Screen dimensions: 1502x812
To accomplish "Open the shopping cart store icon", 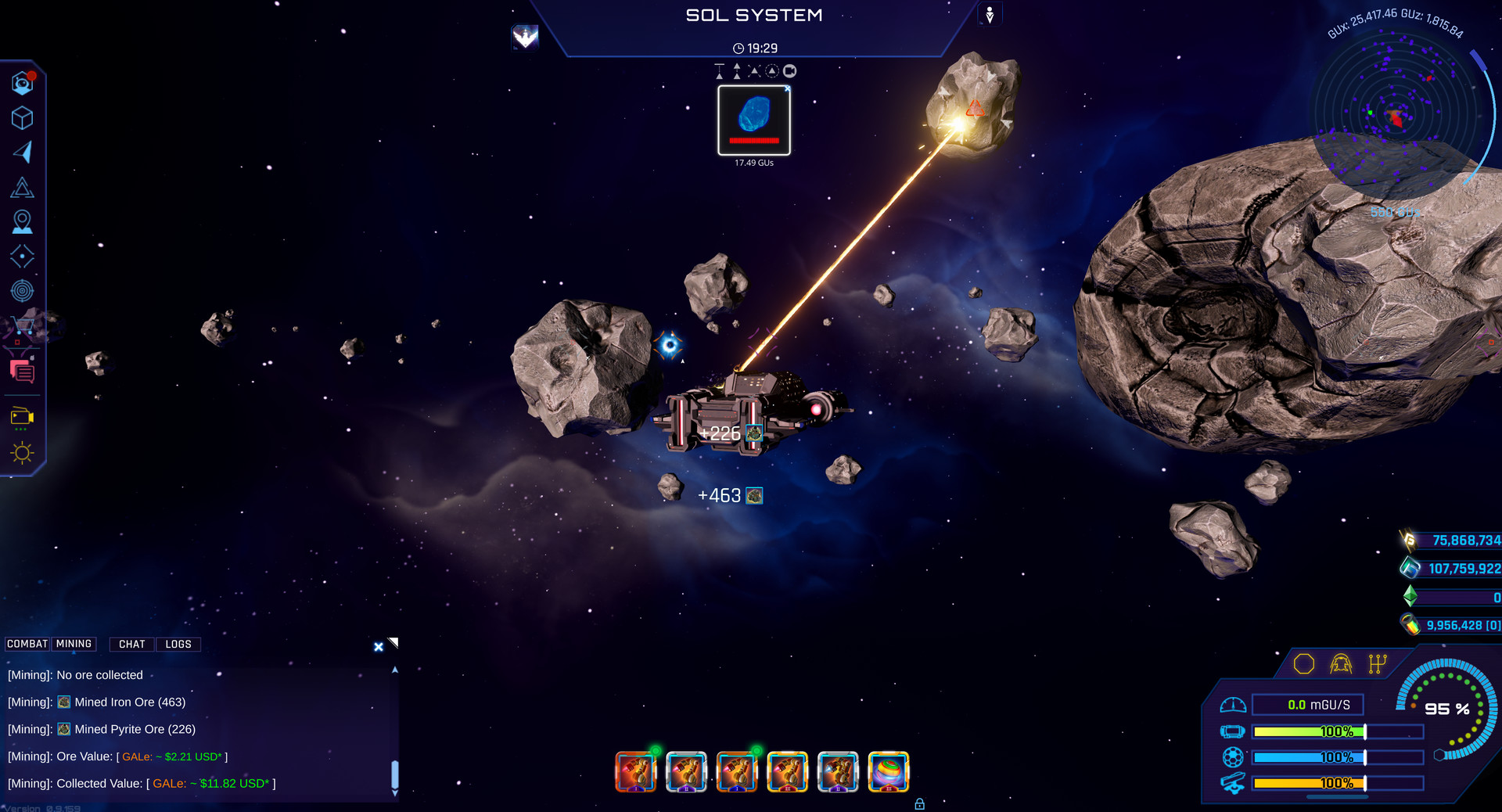I will click(22, 326).
